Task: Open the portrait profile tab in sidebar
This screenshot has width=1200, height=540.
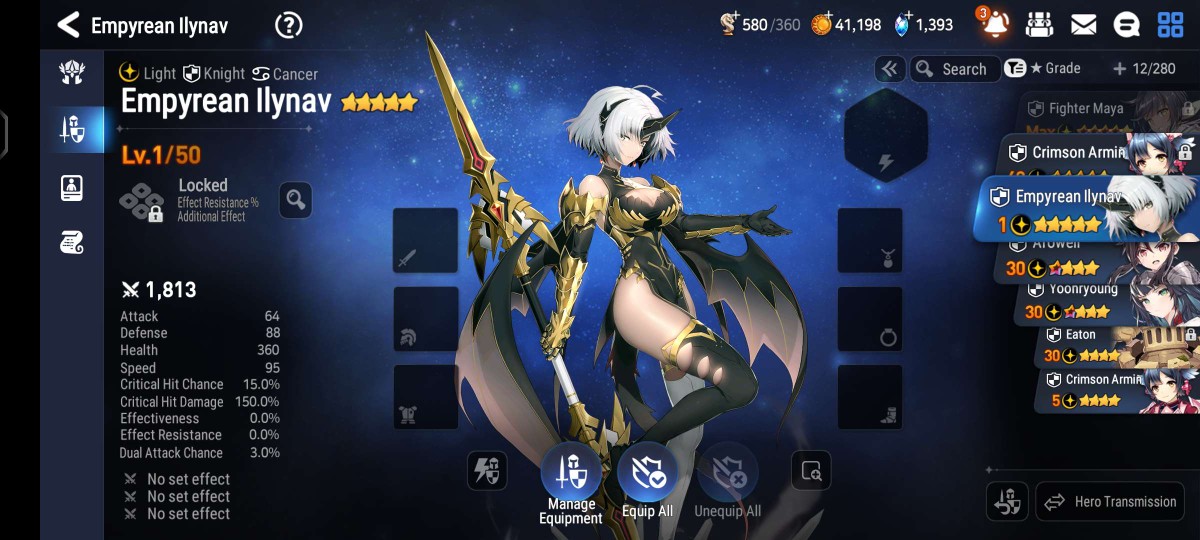Action: point(72,187)
